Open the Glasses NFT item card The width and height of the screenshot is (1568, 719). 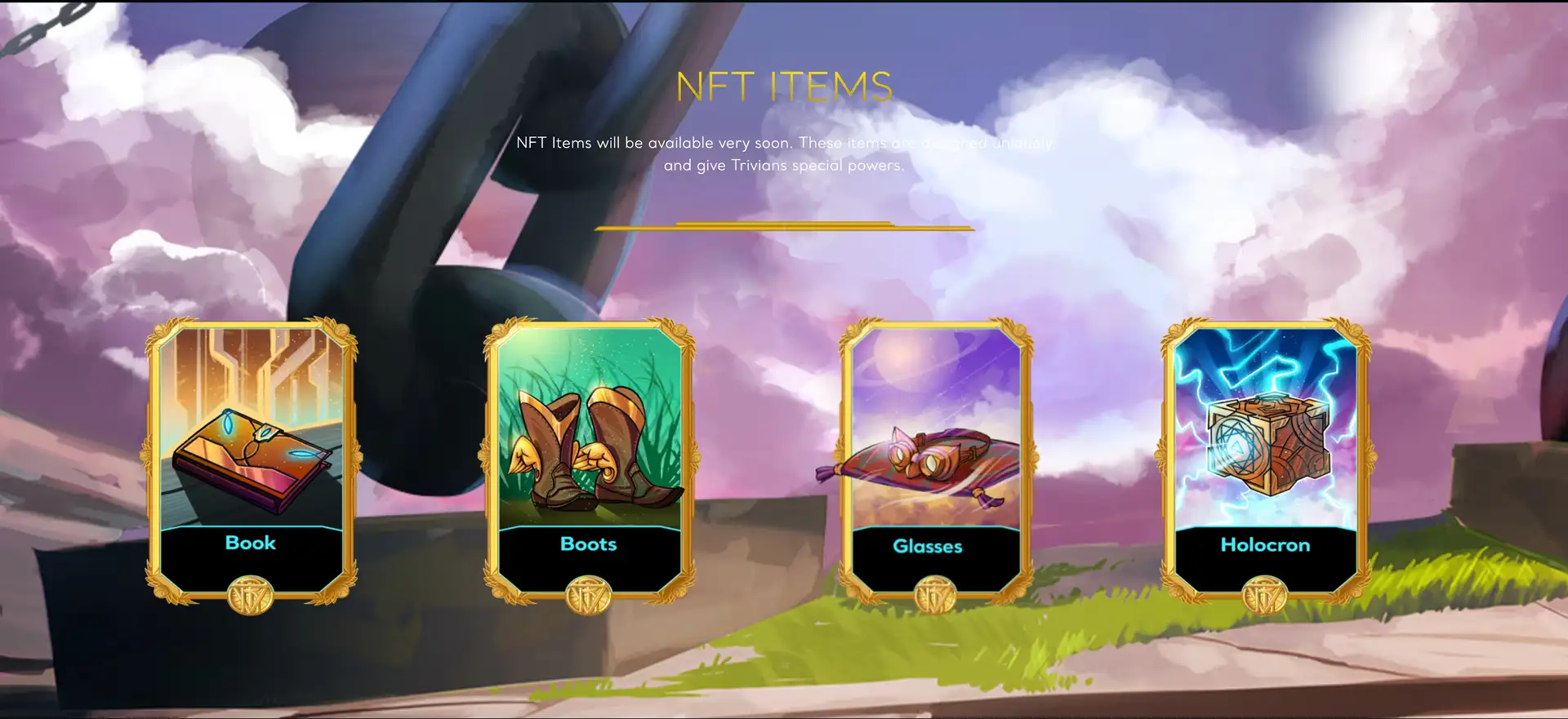[x=936, y=461]
